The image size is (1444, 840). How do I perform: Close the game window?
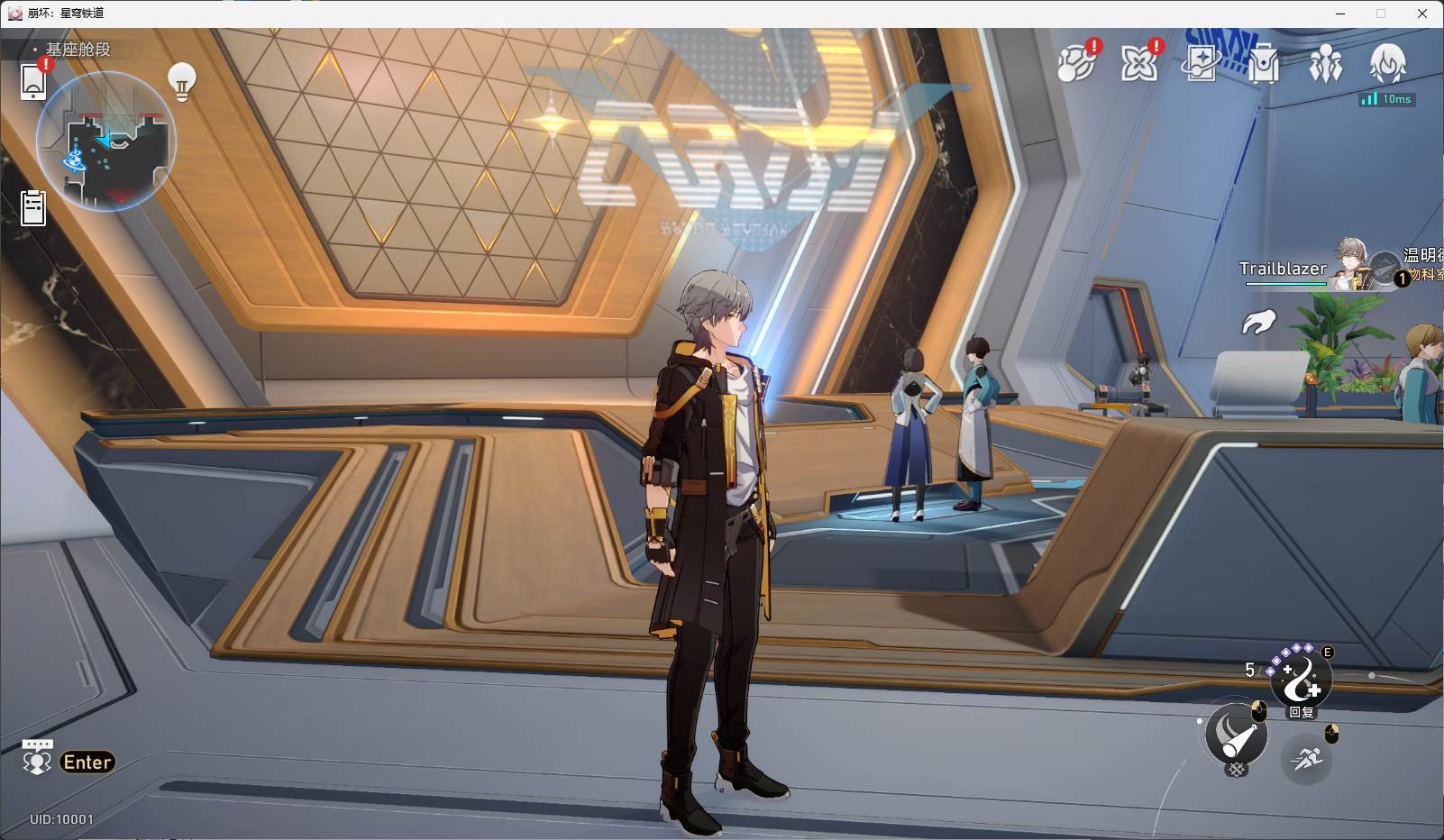(x=1422, y=14)
